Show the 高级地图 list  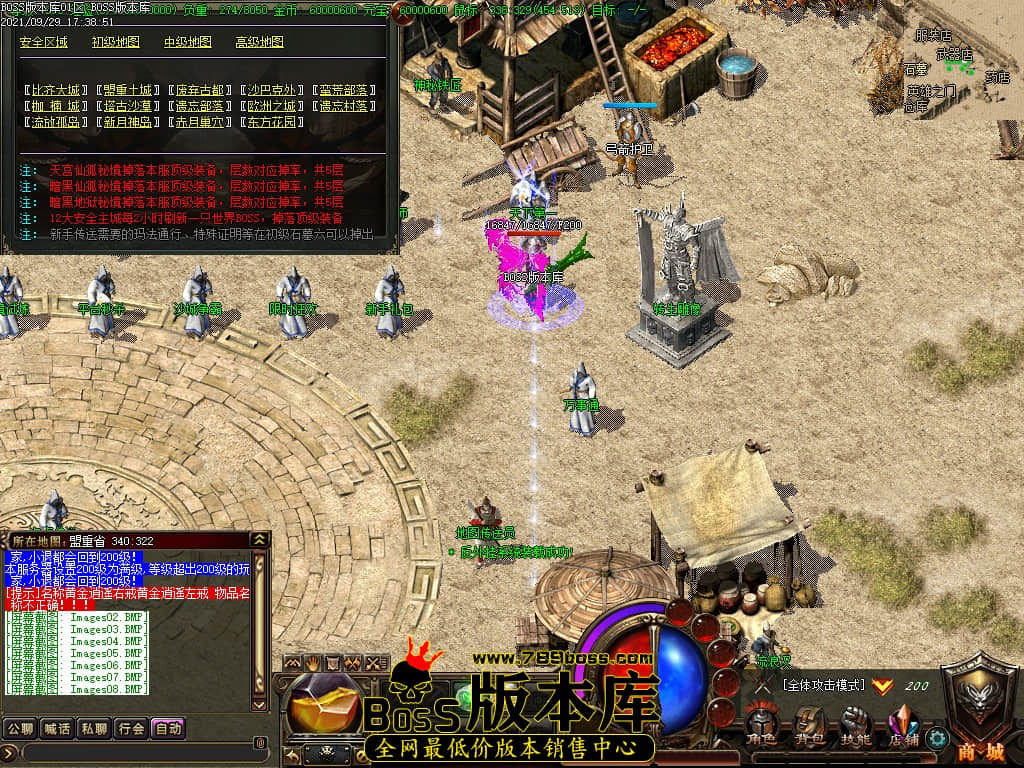coord(260,42)
